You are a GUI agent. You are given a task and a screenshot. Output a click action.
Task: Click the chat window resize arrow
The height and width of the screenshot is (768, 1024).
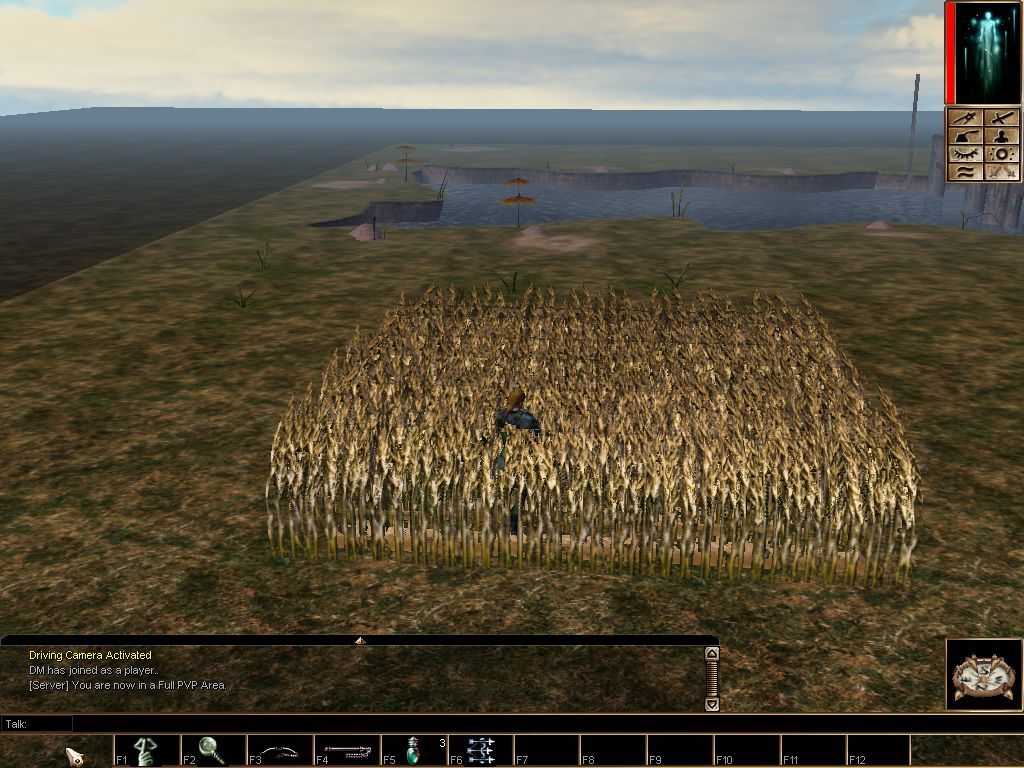pos(360,640)
